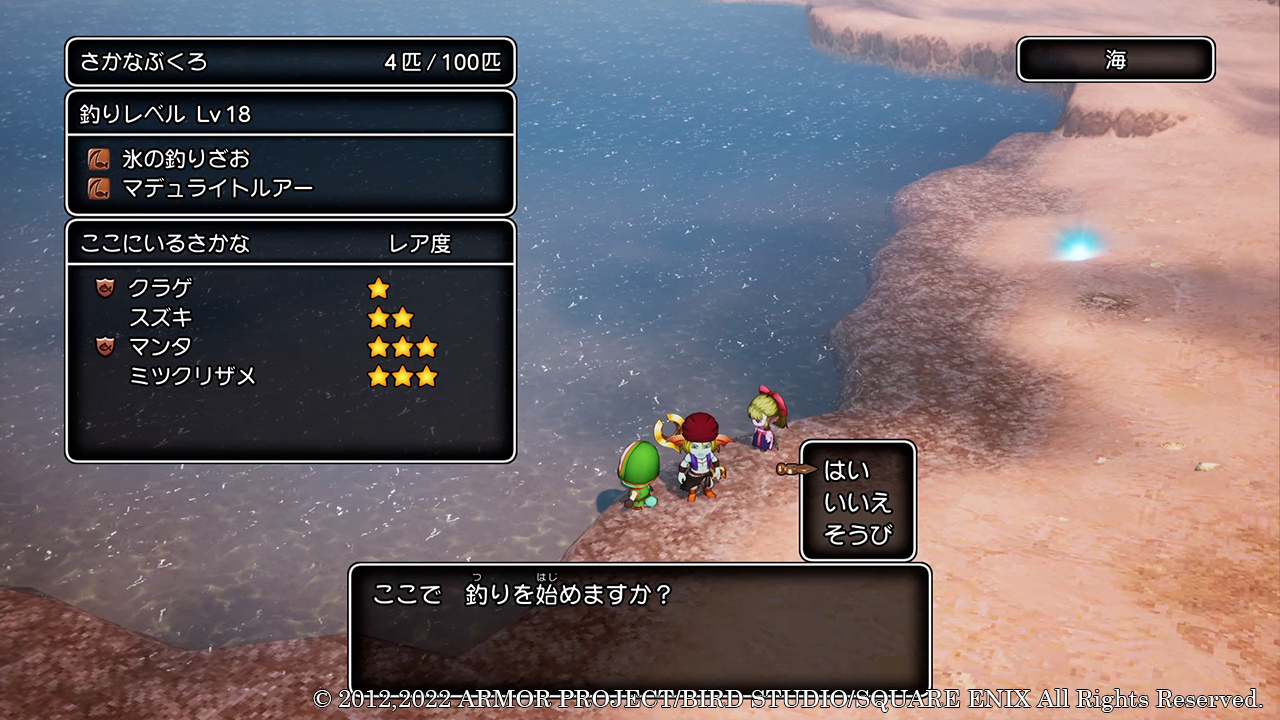The width and height of the screenshot is (1280, 720).
Task: Select スズキ in the fish list
Action: 160,318
